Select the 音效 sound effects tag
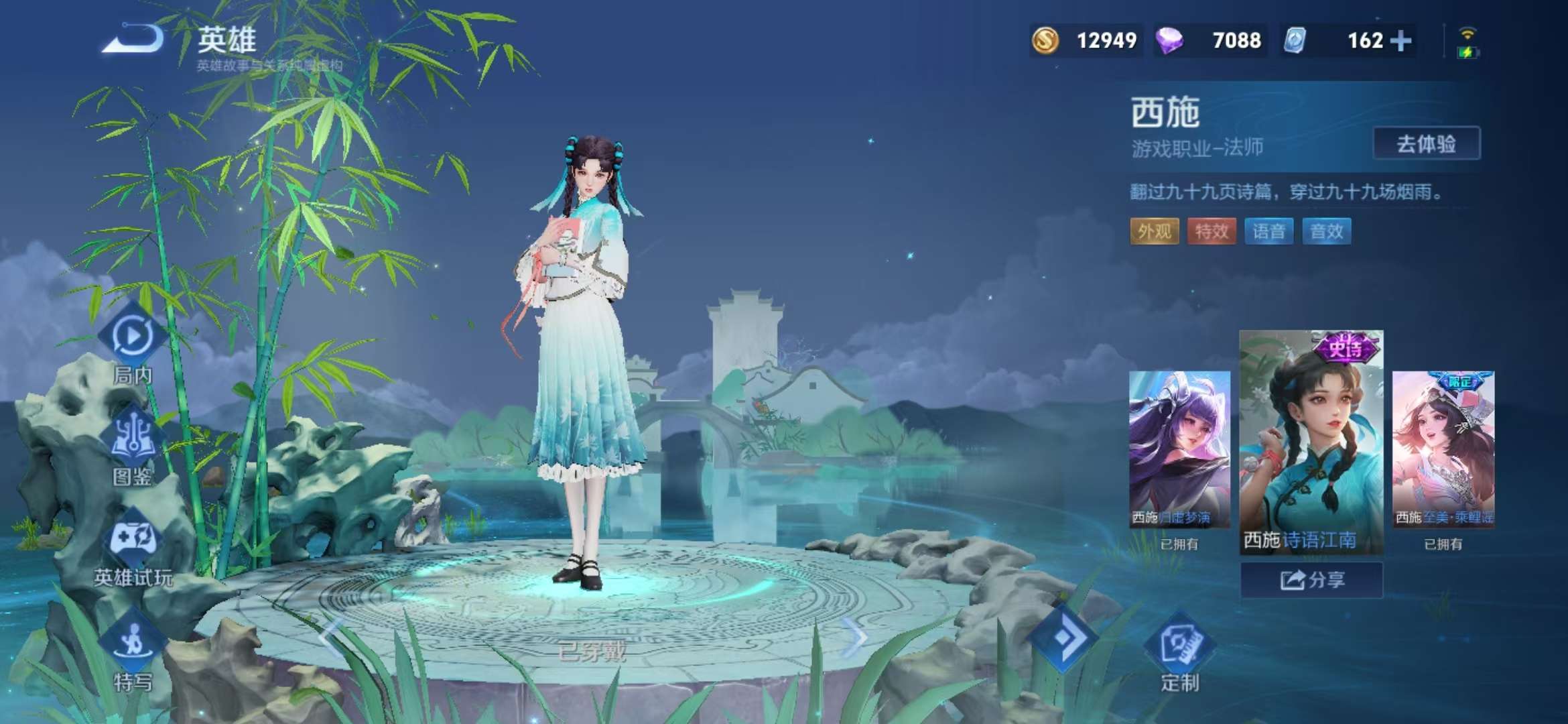1568x724 pixels. [1326, 232]
